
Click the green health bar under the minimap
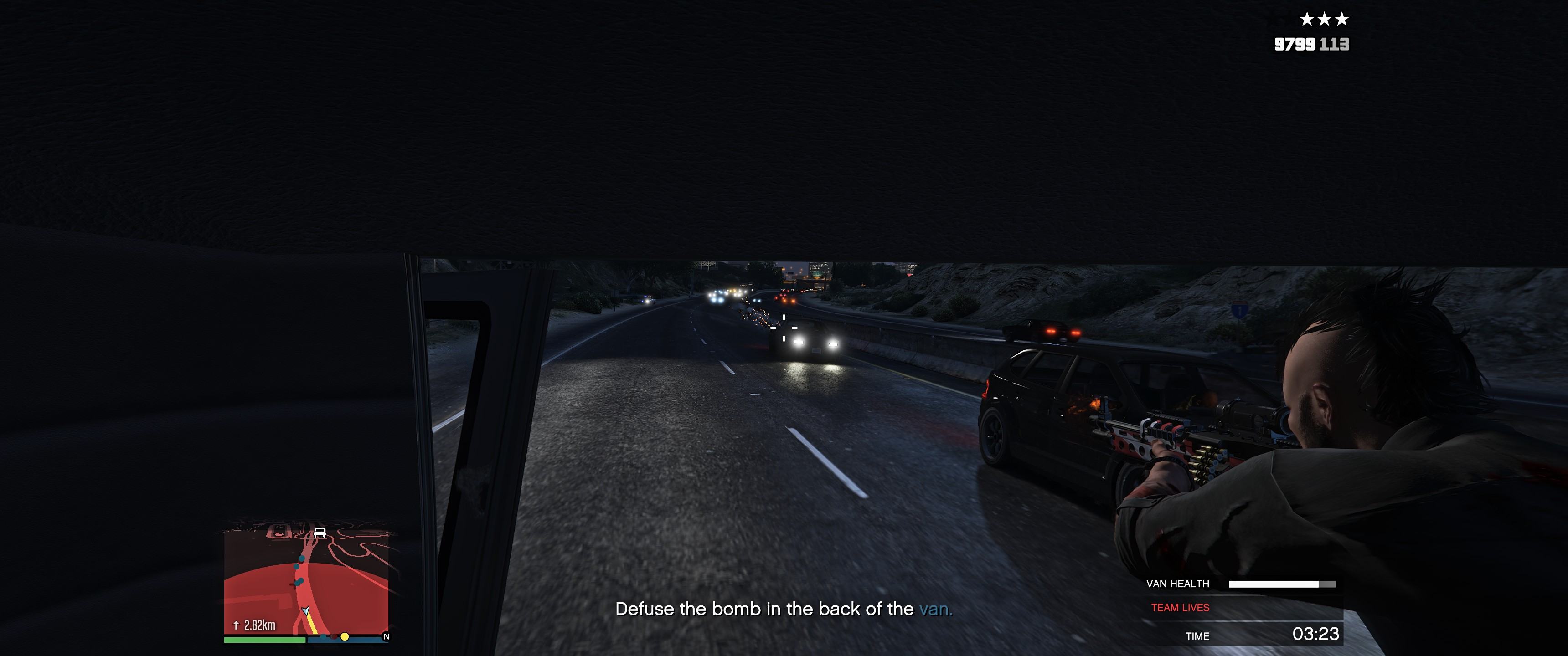tap(265, 640)
